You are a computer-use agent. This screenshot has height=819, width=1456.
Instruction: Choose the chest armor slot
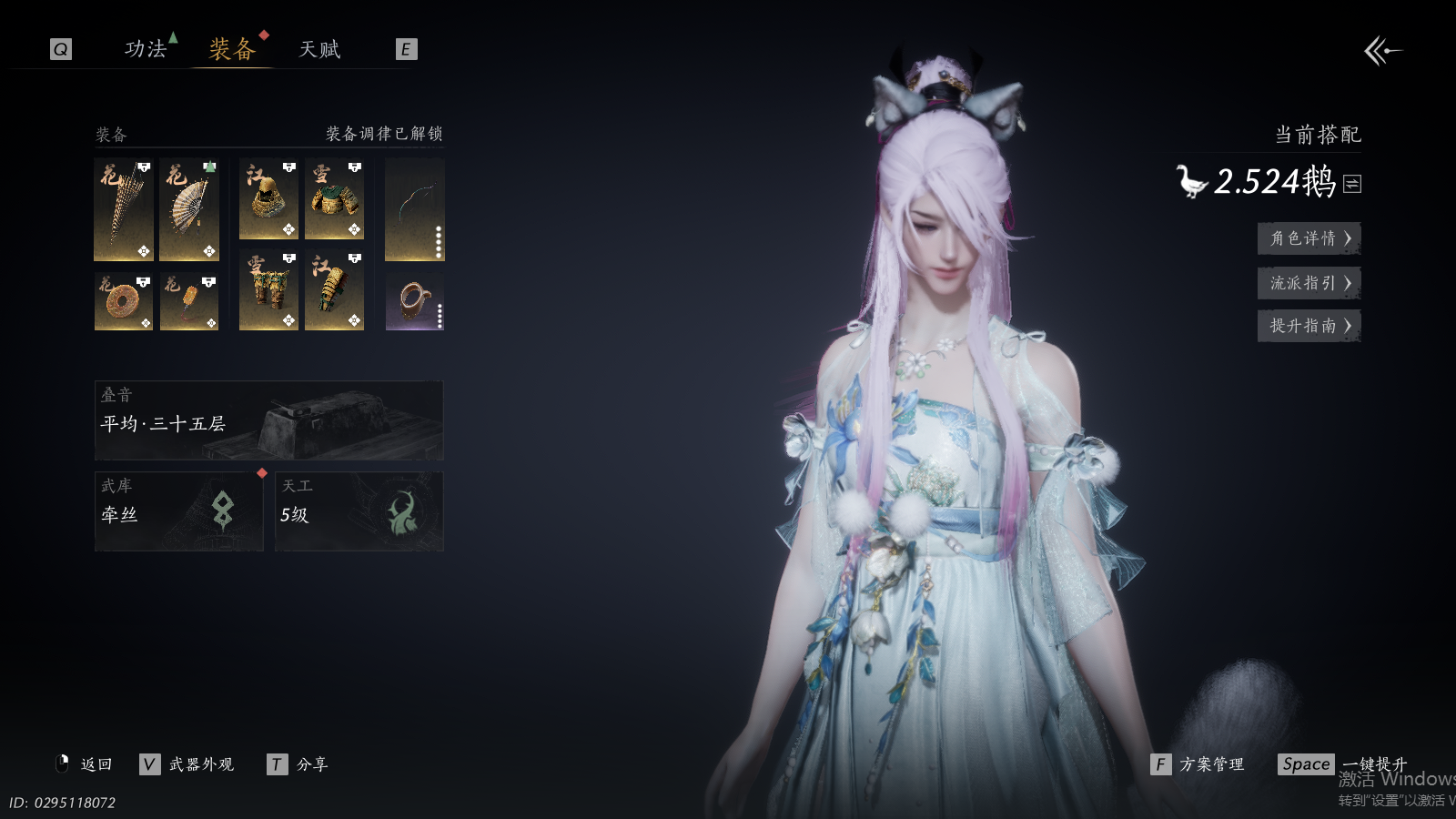tap(334, 199)
